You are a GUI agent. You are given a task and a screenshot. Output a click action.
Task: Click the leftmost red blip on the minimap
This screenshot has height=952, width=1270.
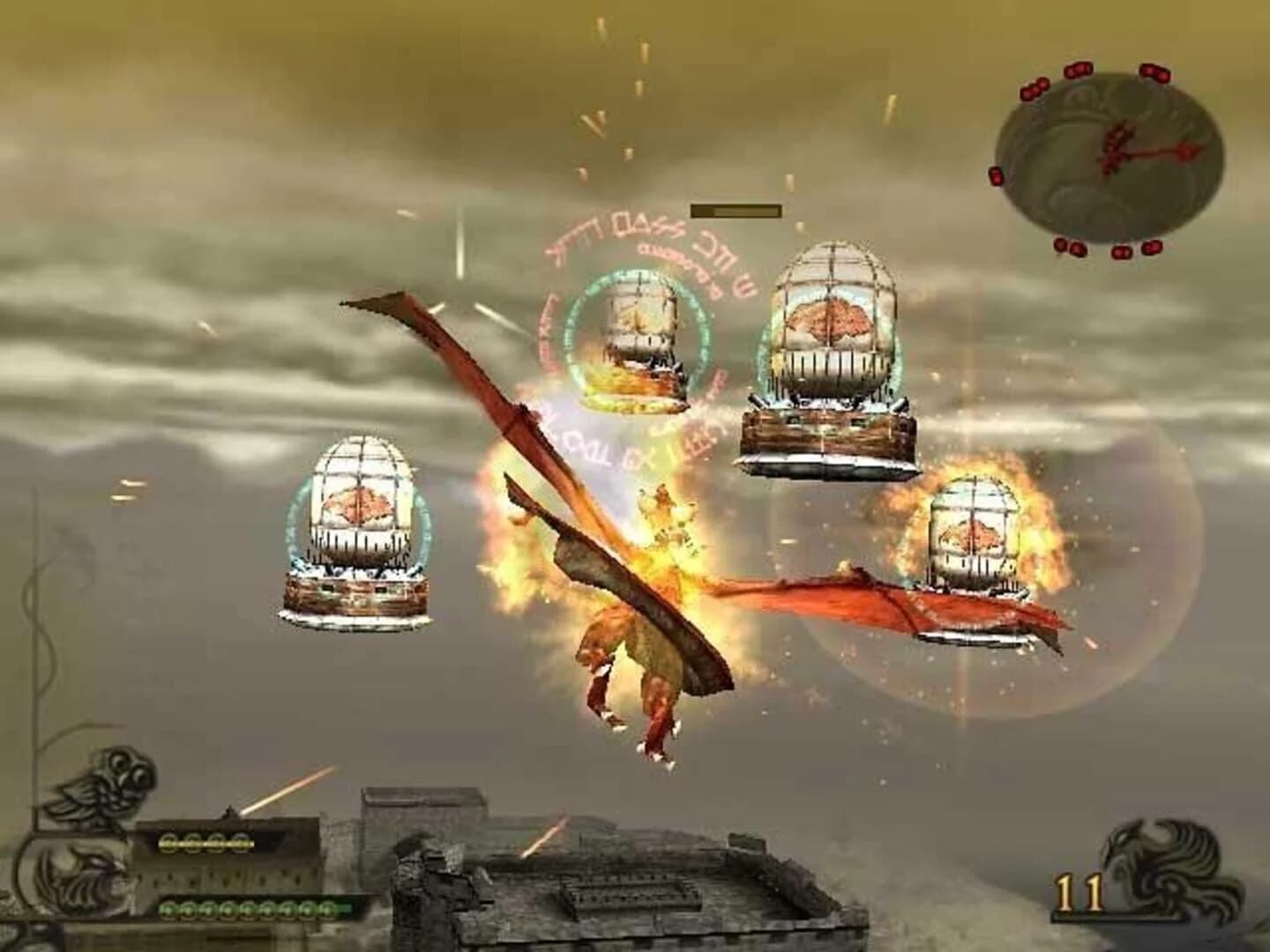[x=996, y=175]
